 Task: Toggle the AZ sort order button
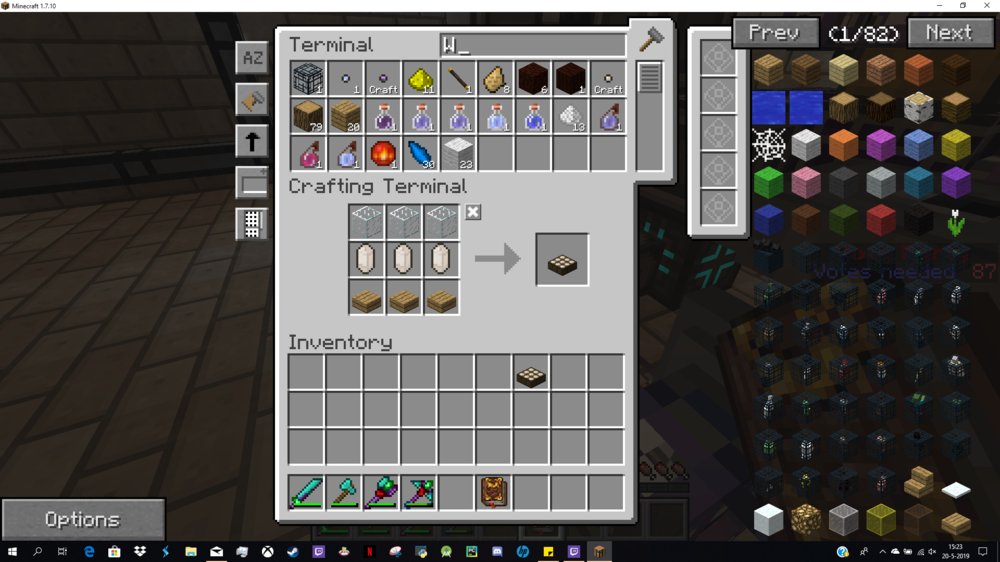(x=252, y=58)
